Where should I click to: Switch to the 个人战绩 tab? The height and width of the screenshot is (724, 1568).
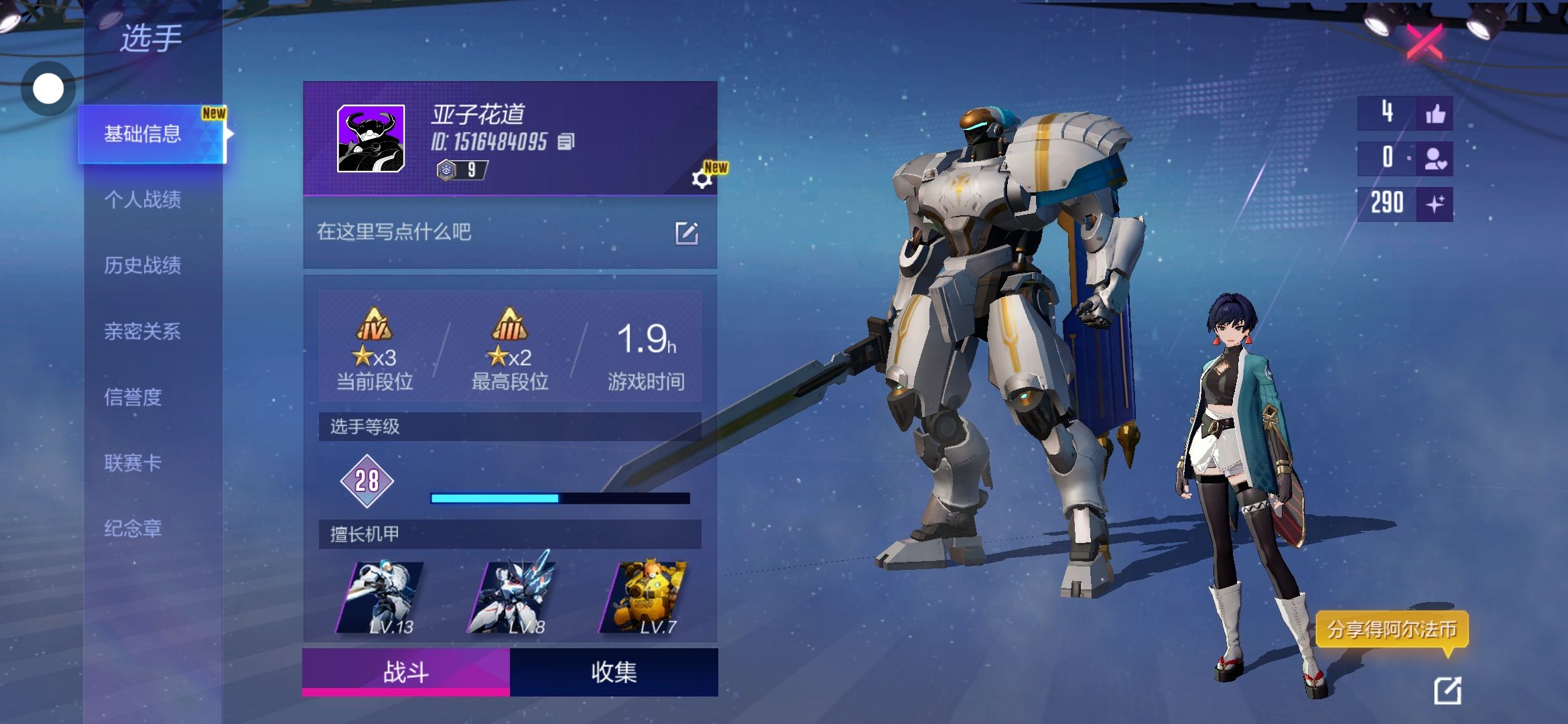142,200
